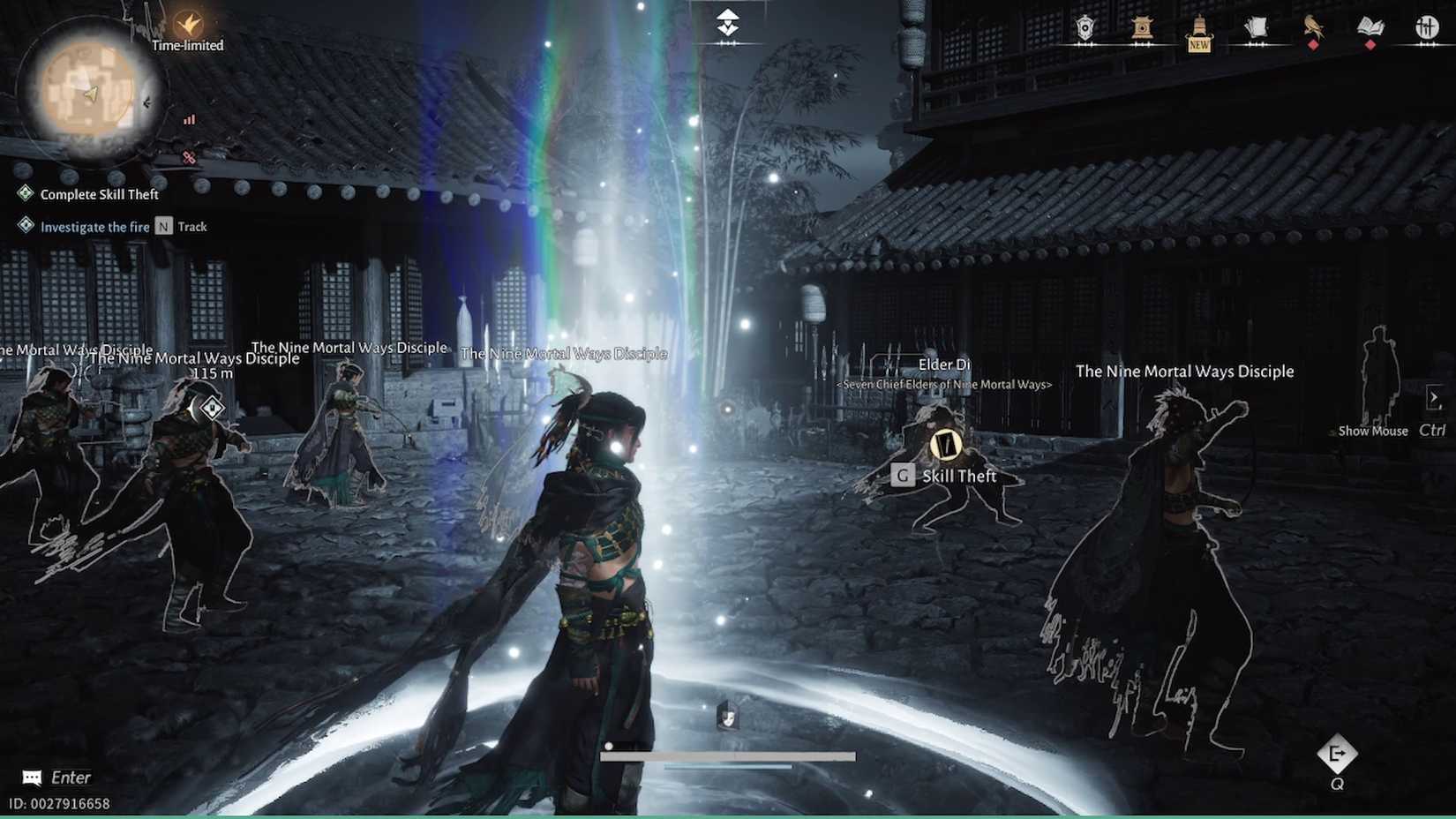This screenshot has width=1456, height=819.
Task: Click the progress bar below the character
Action: pyautogui.click(x=730, y=755)
